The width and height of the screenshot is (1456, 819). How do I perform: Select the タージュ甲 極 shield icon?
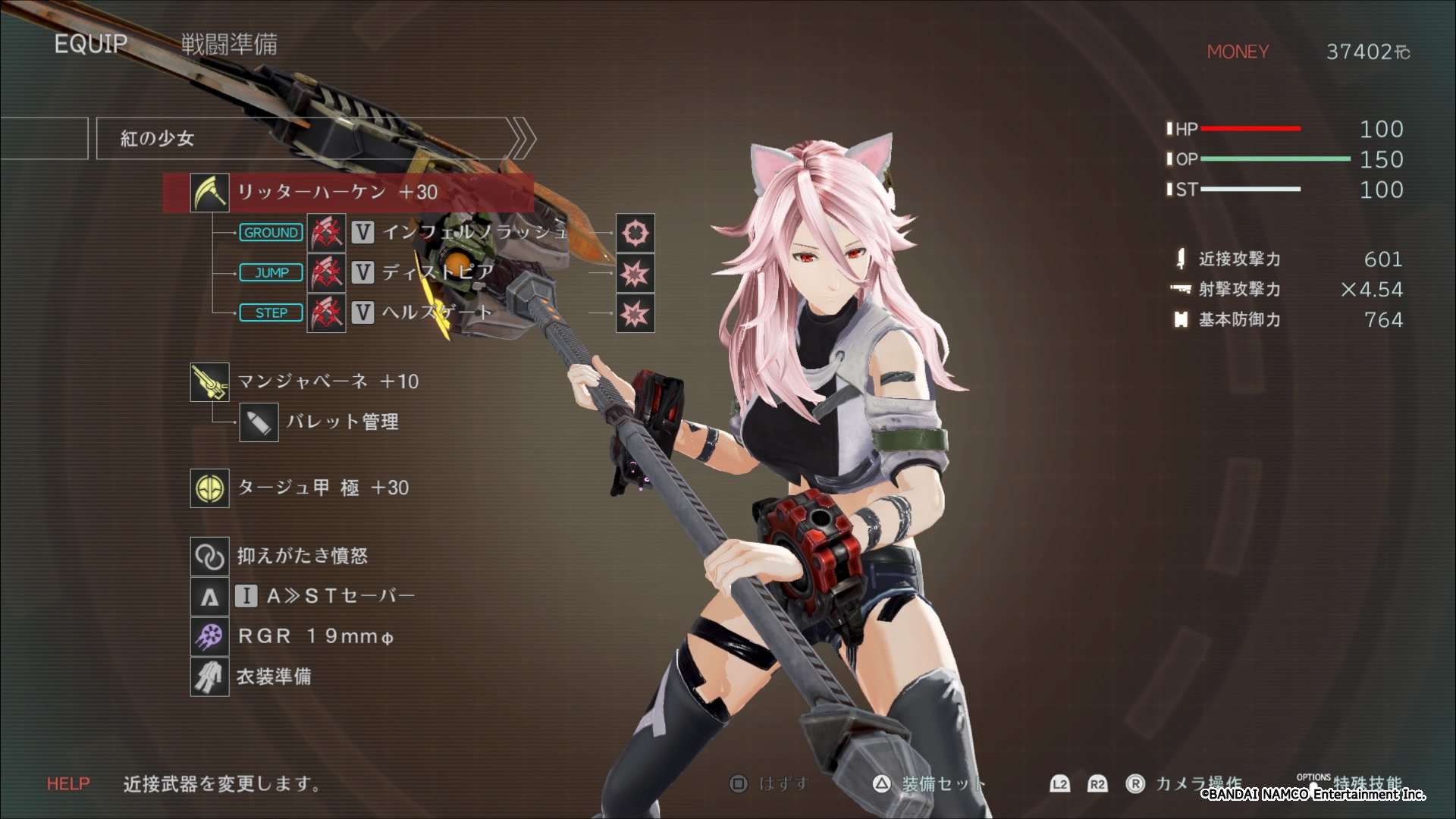(x=209, y=489)
